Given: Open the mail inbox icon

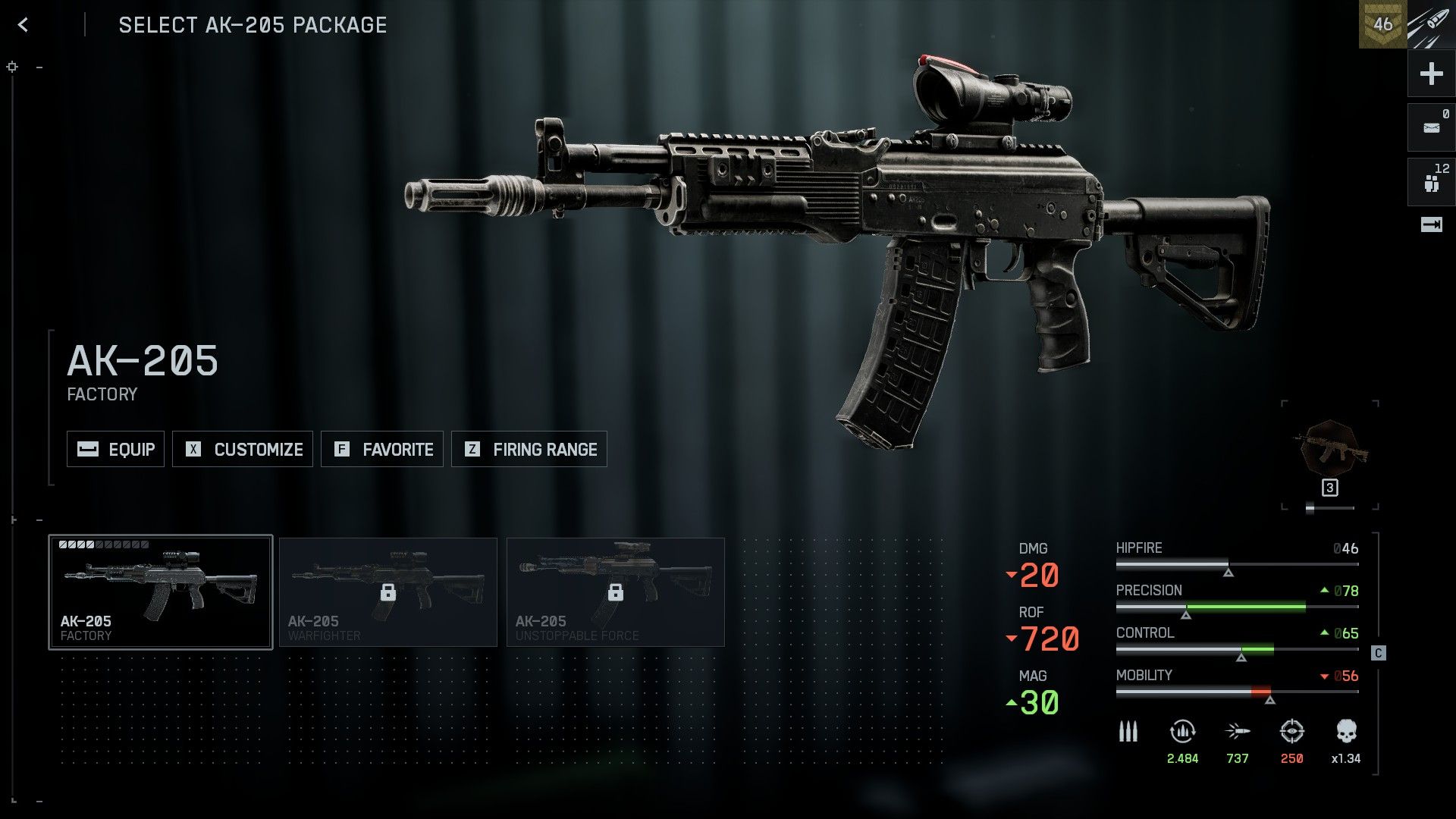Looking at the screenshot, I should pos(1431,127).
